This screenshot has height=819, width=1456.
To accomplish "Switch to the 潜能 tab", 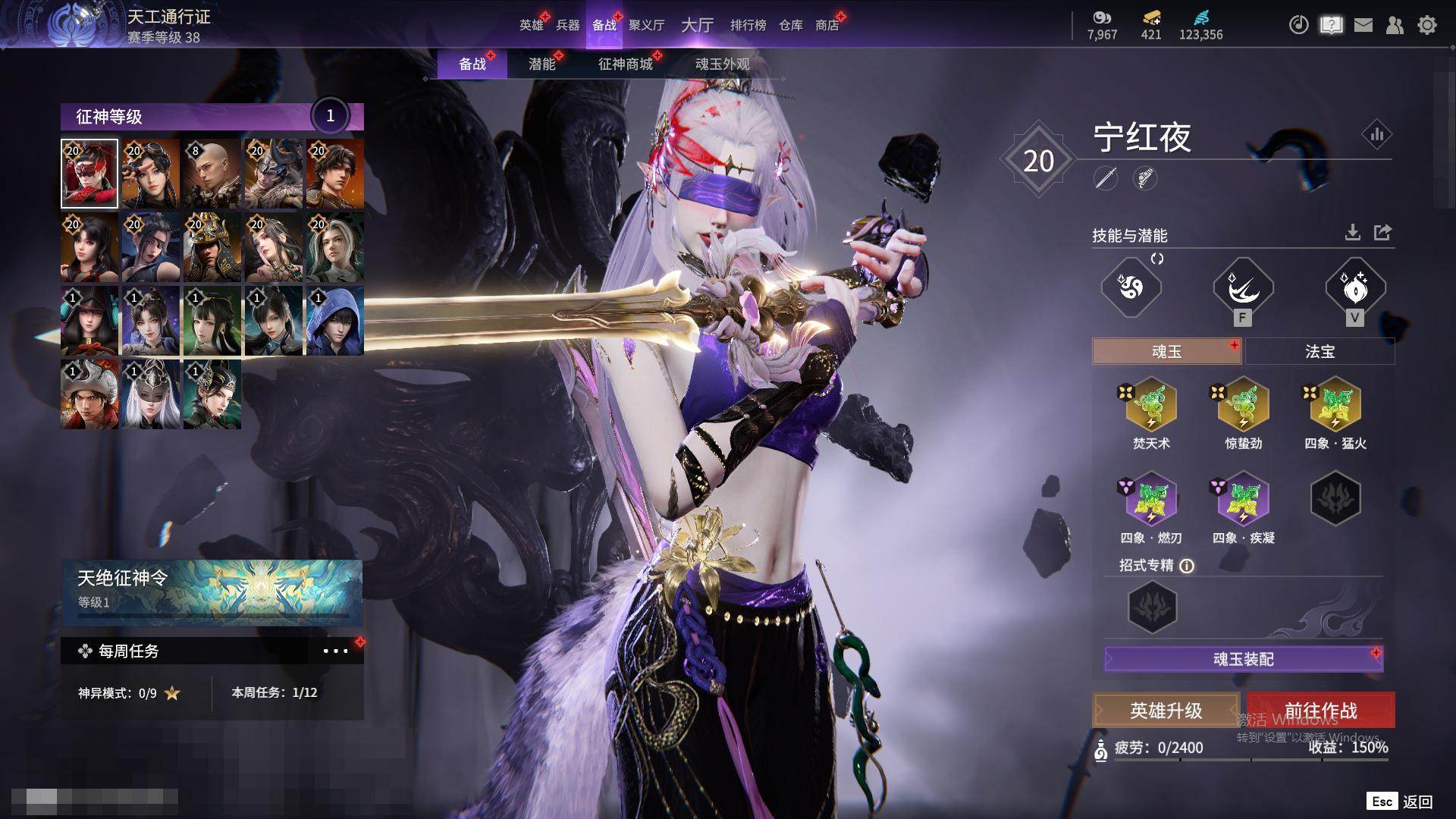I will coord(541,64).
